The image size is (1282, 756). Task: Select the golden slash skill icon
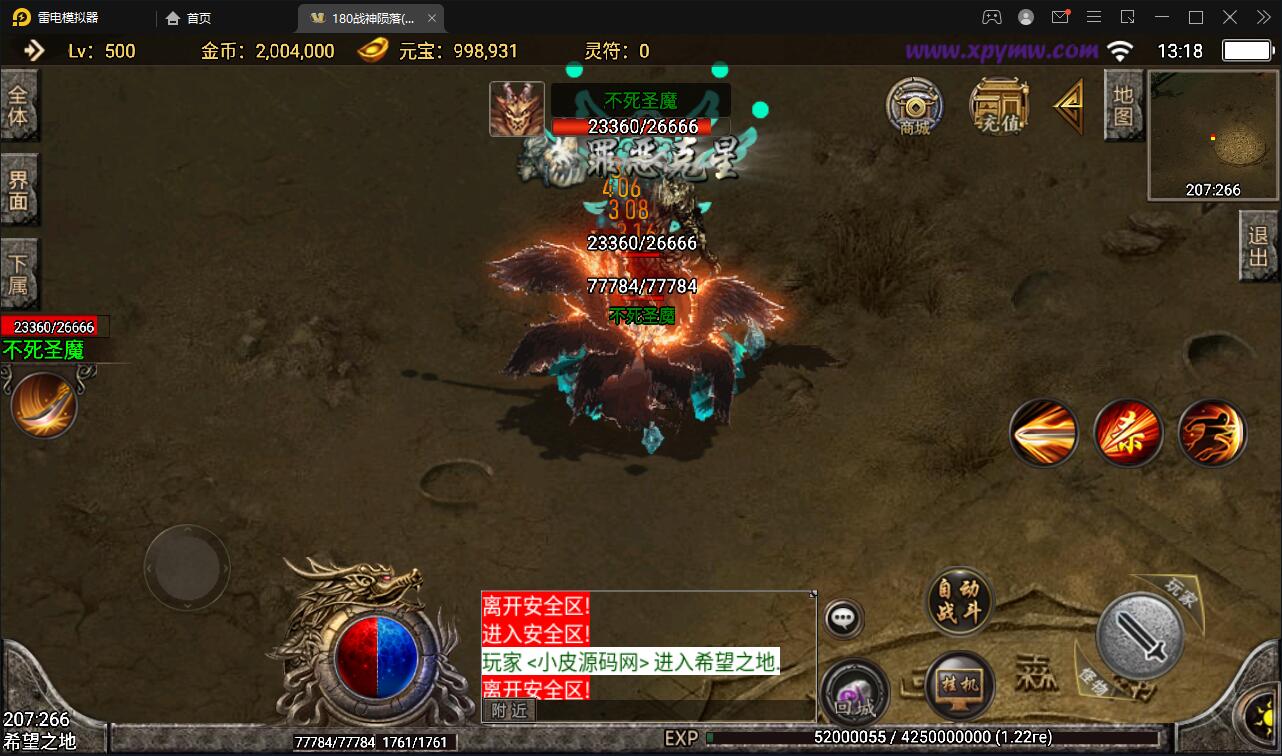point(1044,433)
